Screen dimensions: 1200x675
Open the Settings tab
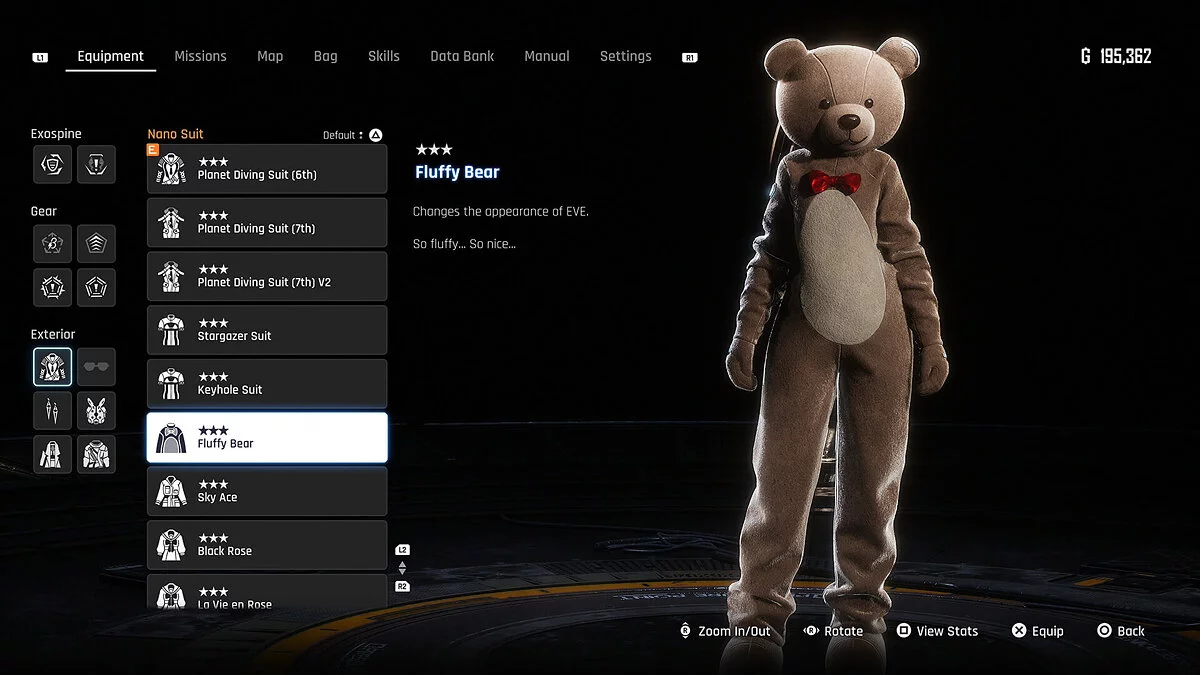point(625,56)
